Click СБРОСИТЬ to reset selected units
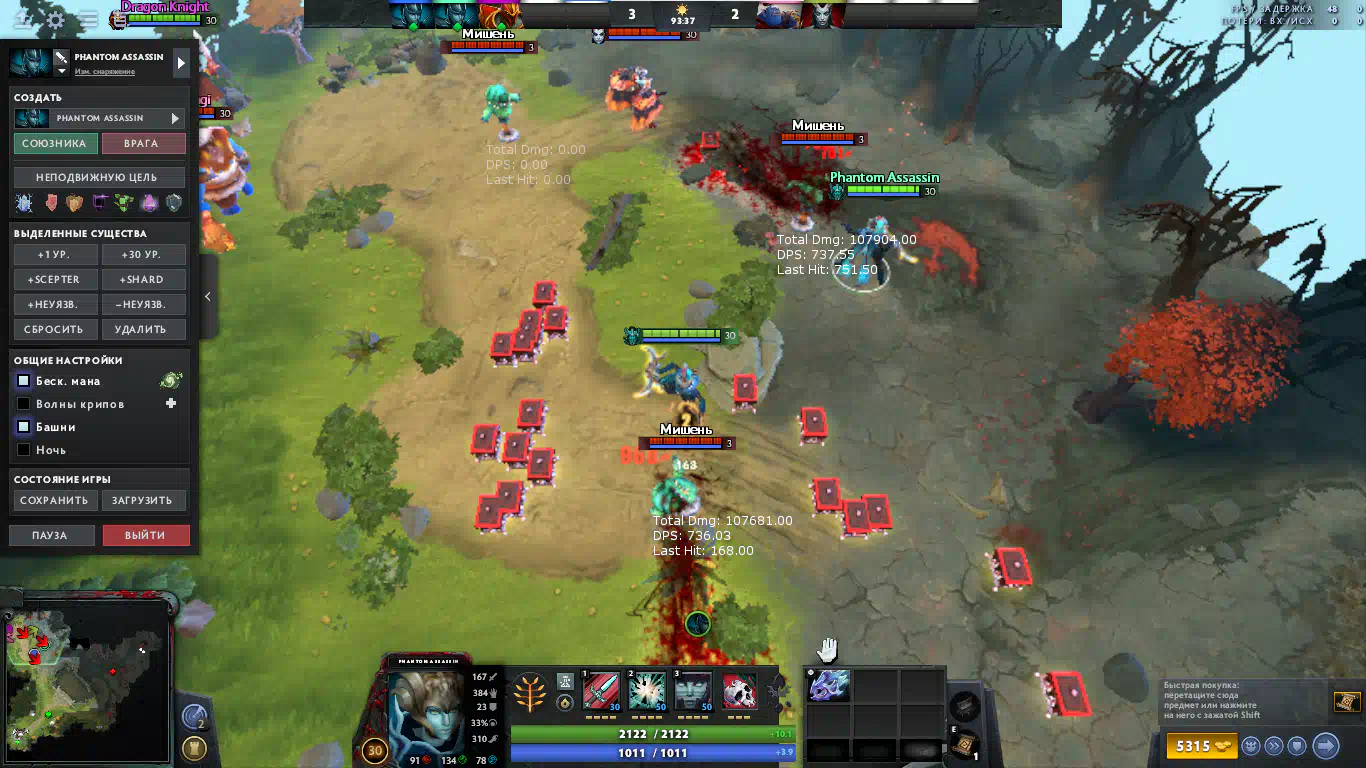The image size is (1366, 768). pos(56,329)
